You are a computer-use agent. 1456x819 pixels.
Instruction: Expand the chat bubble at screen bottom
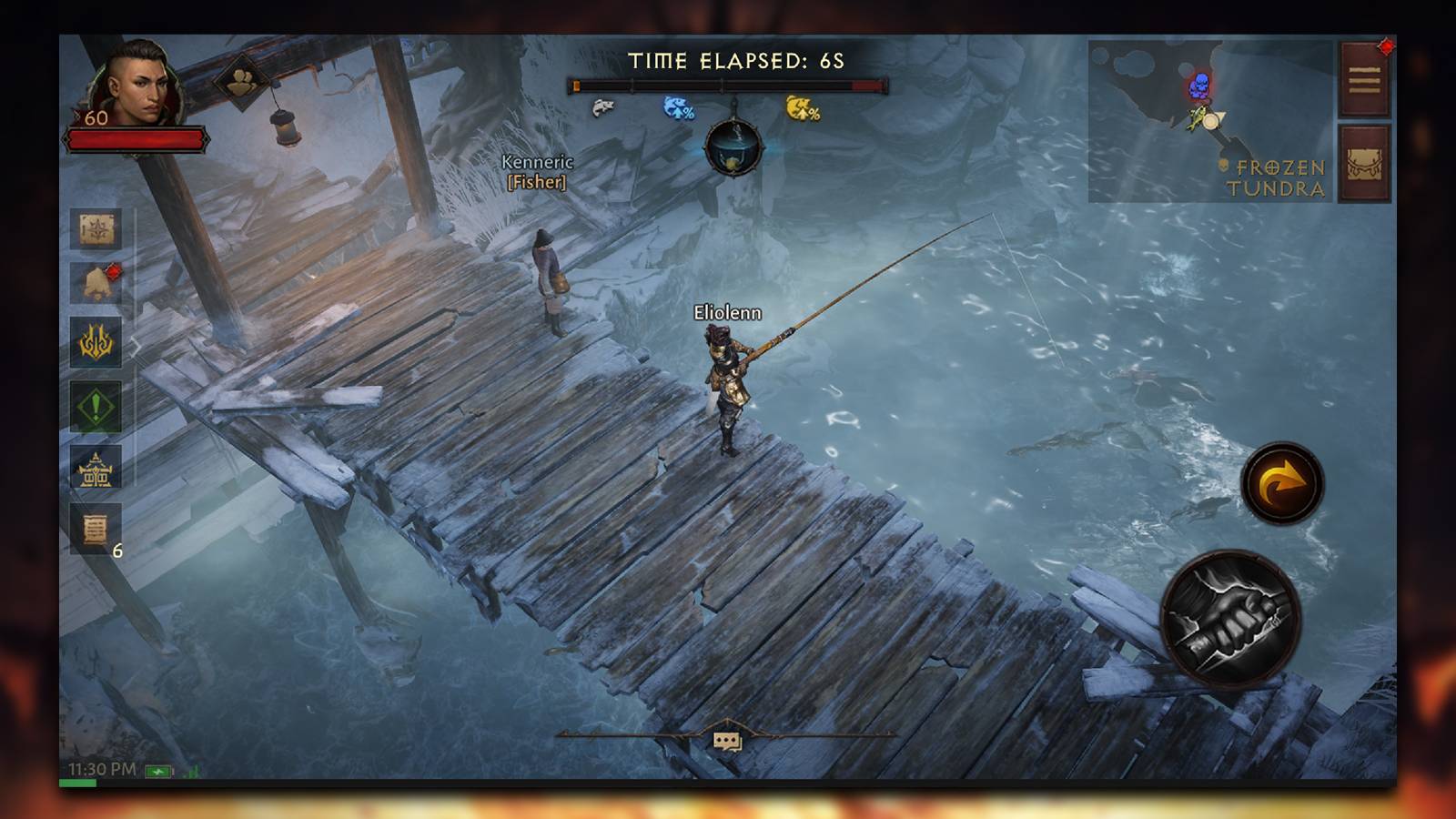pos(726,738)
